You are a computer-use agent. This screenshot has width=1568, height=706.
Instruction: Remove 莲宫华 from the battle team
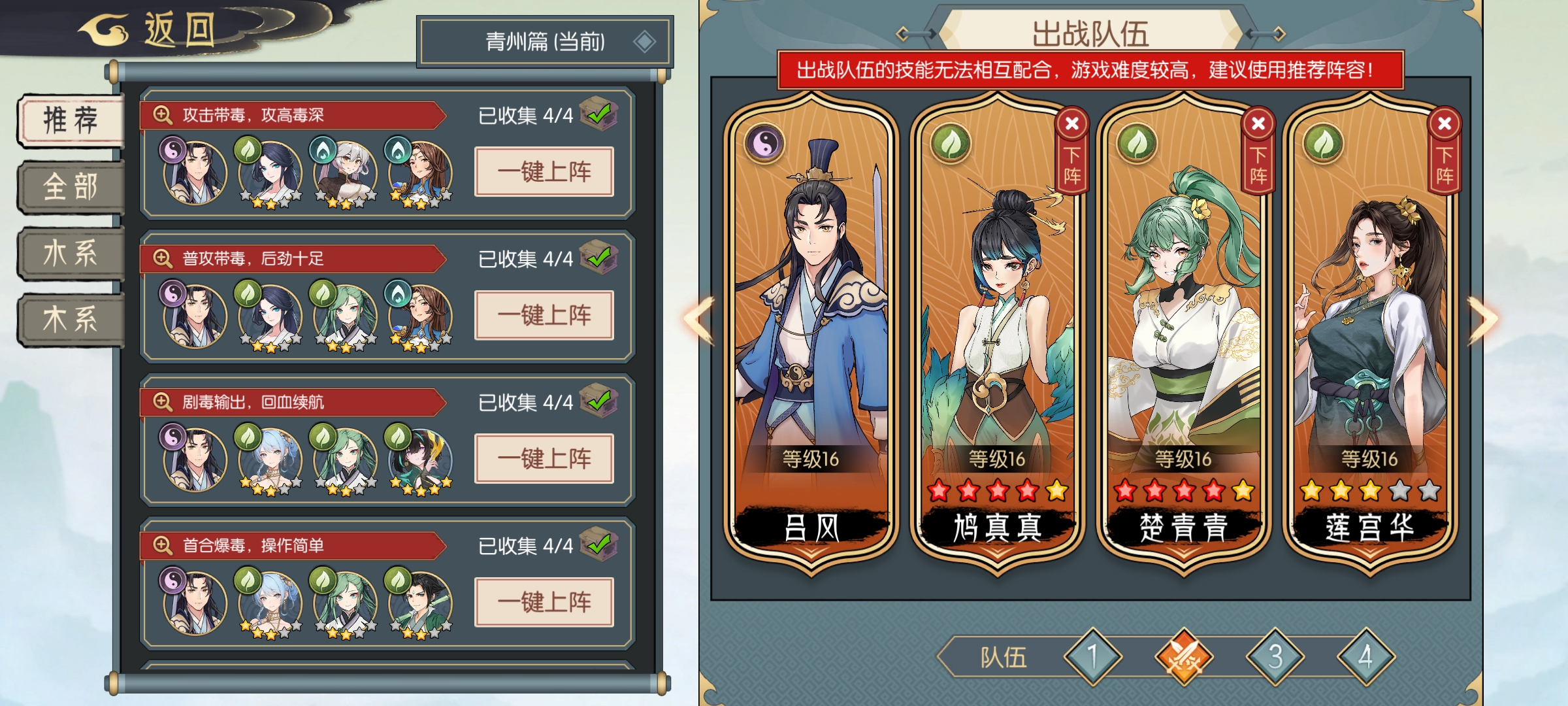[1444, 124]
